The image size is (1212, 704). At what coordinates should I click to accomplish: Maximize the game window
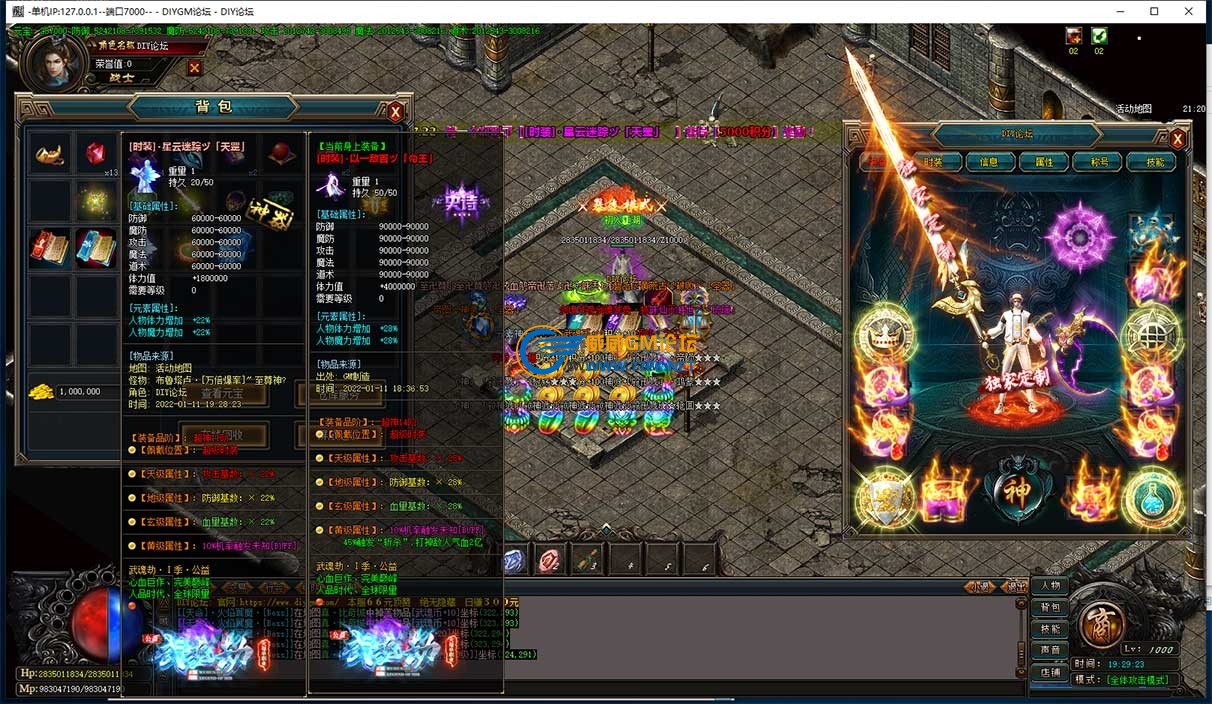1154,11
